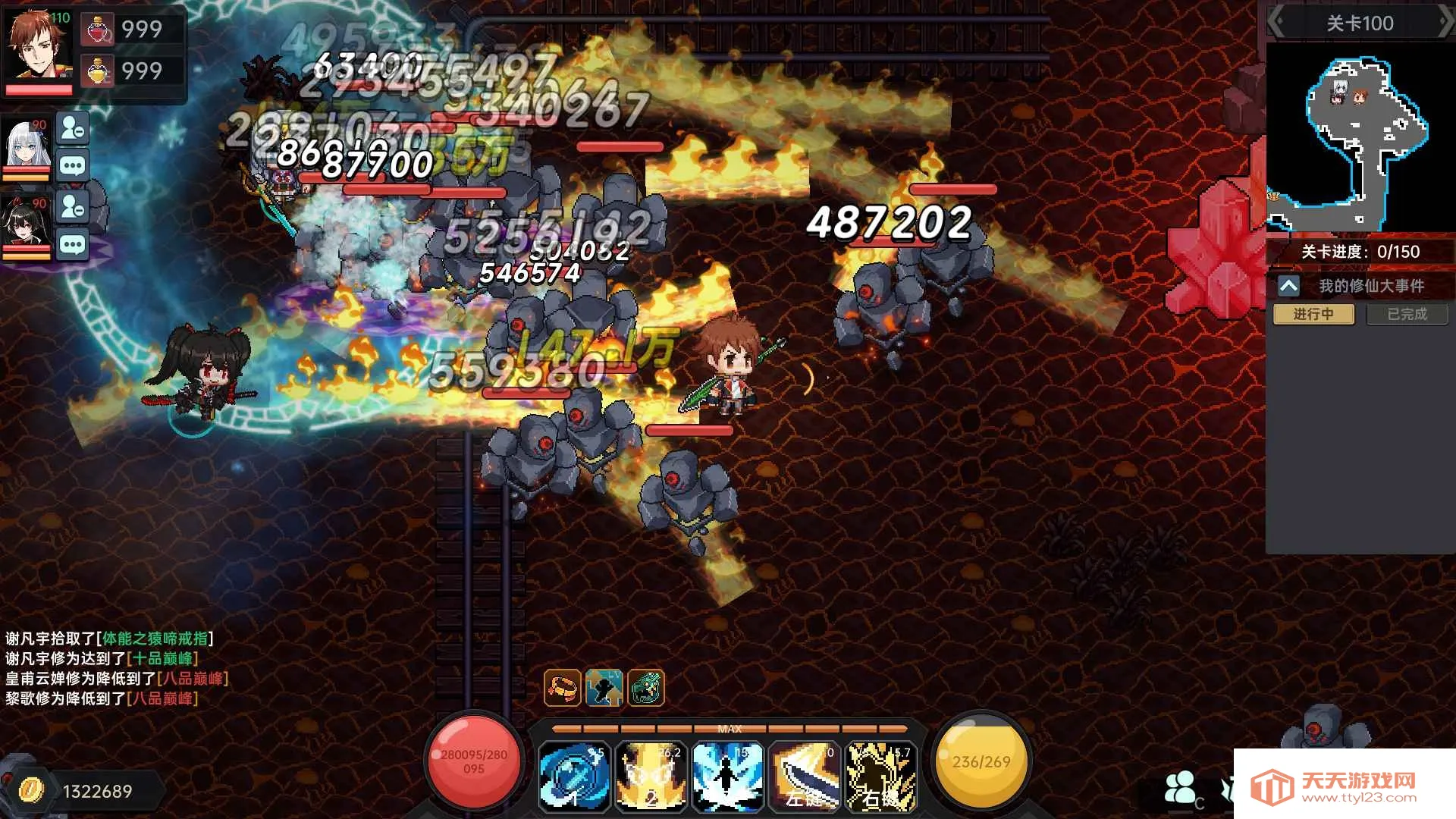Activate the icy blue silhouette skill

click(x=727, y=776)
